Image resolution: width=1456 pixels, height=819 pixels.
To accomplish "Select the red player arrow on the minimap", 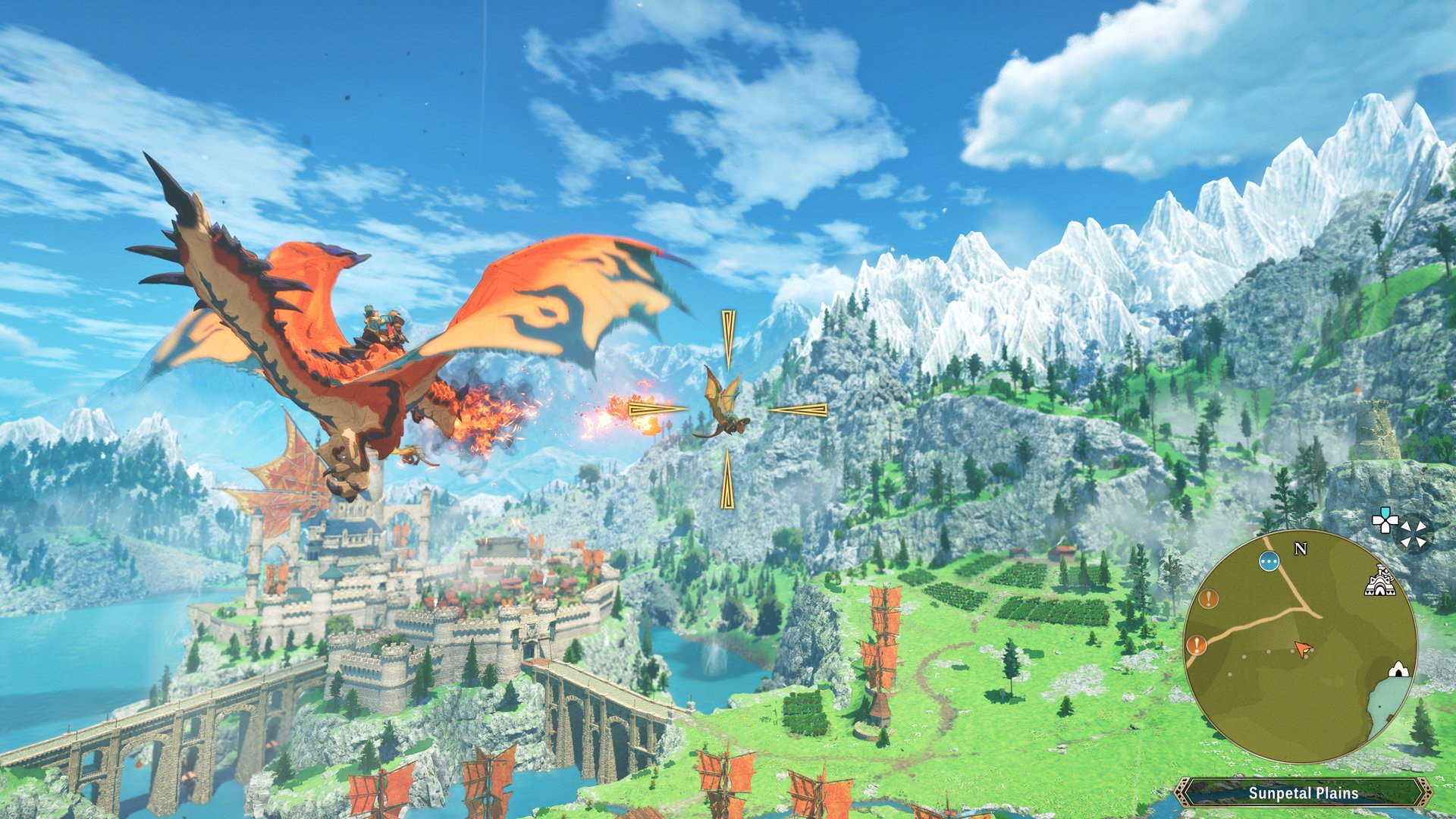I will click(1304, 648).
